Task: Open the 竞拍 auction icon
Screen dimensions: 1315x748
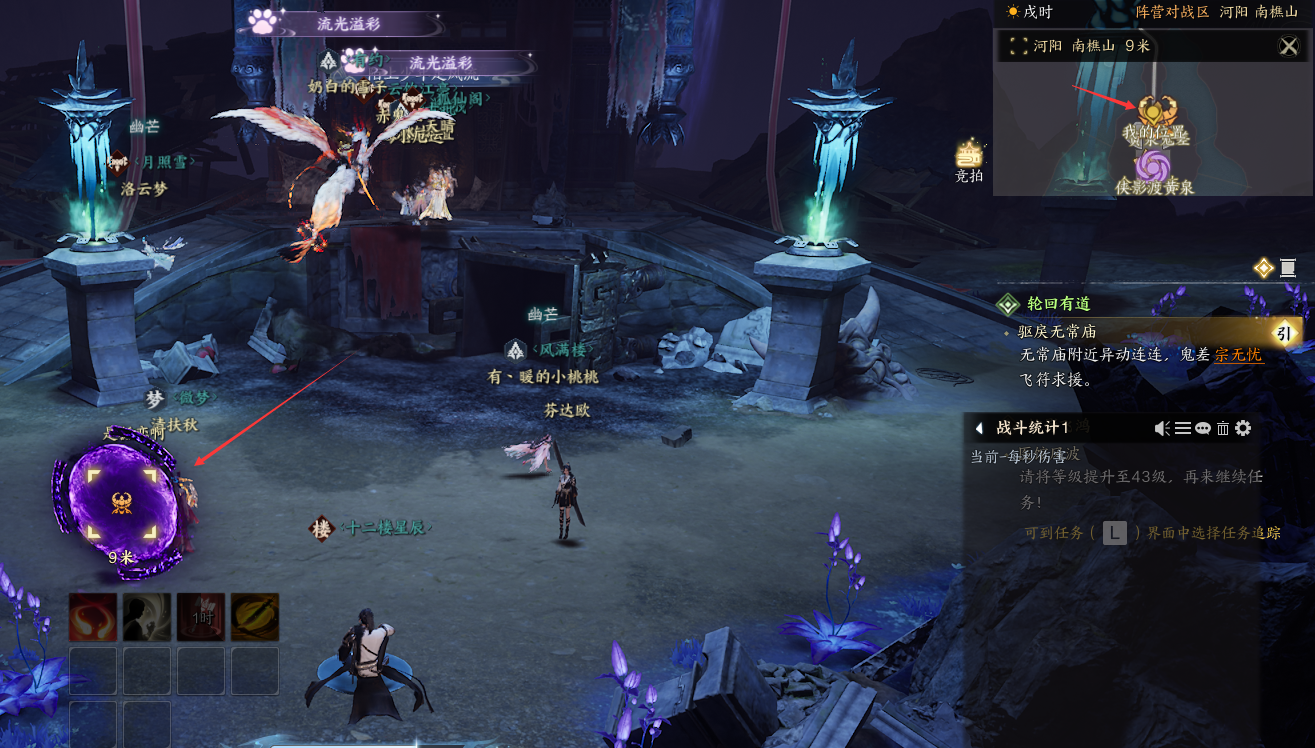Action: point(969,157)
